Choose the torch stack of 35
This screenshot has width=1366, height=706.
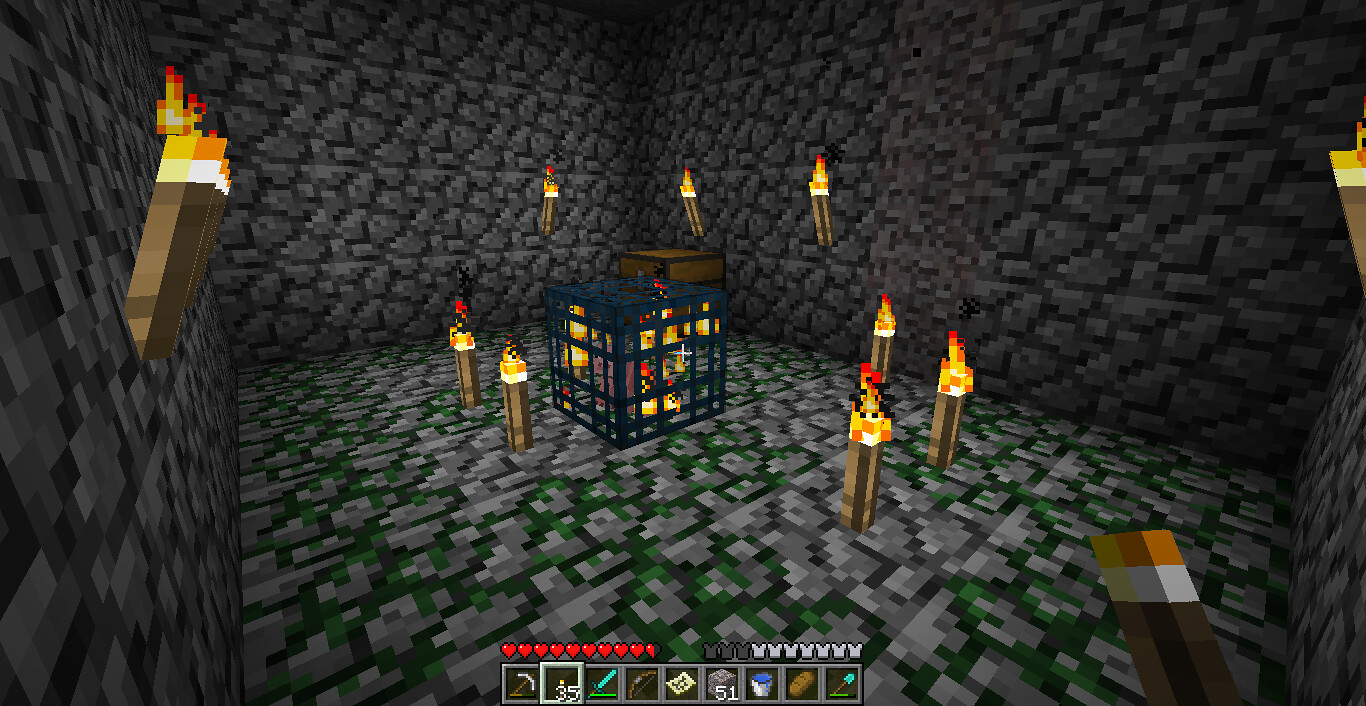click(562, 685)
